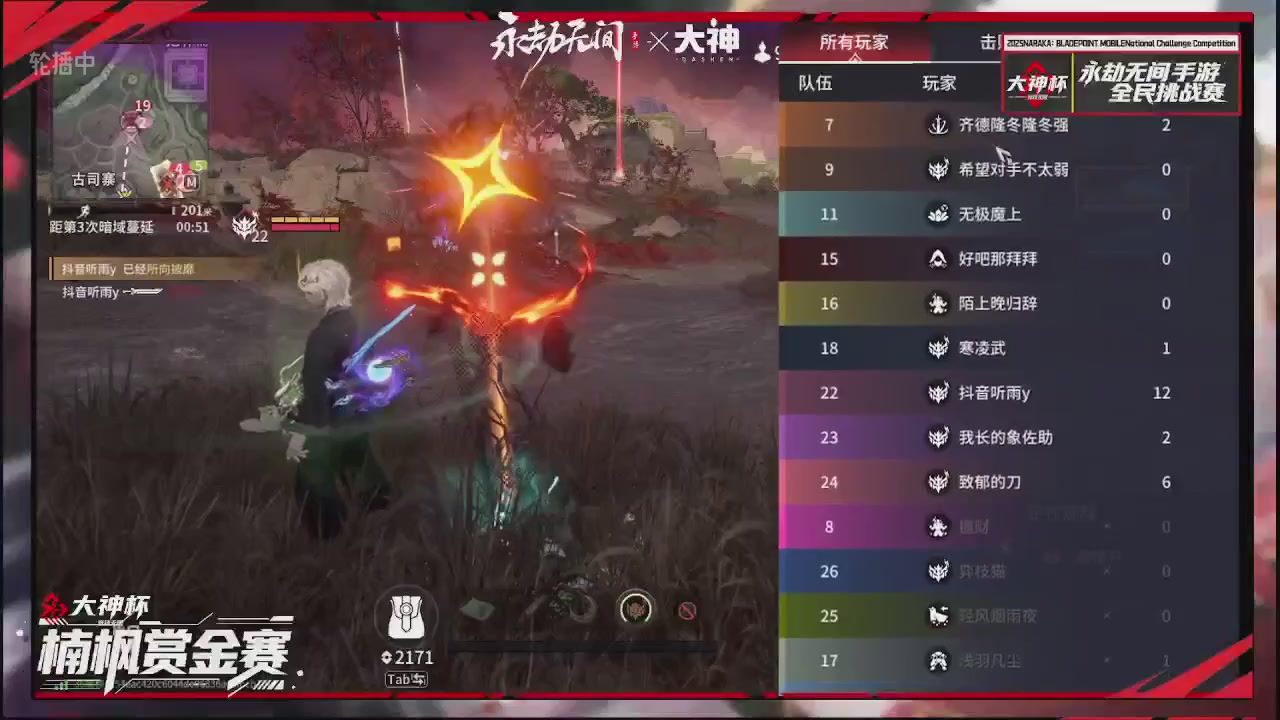Click the red prohibition icon beside the emblem
The image size is (1280, 720).
pos(687,610)
